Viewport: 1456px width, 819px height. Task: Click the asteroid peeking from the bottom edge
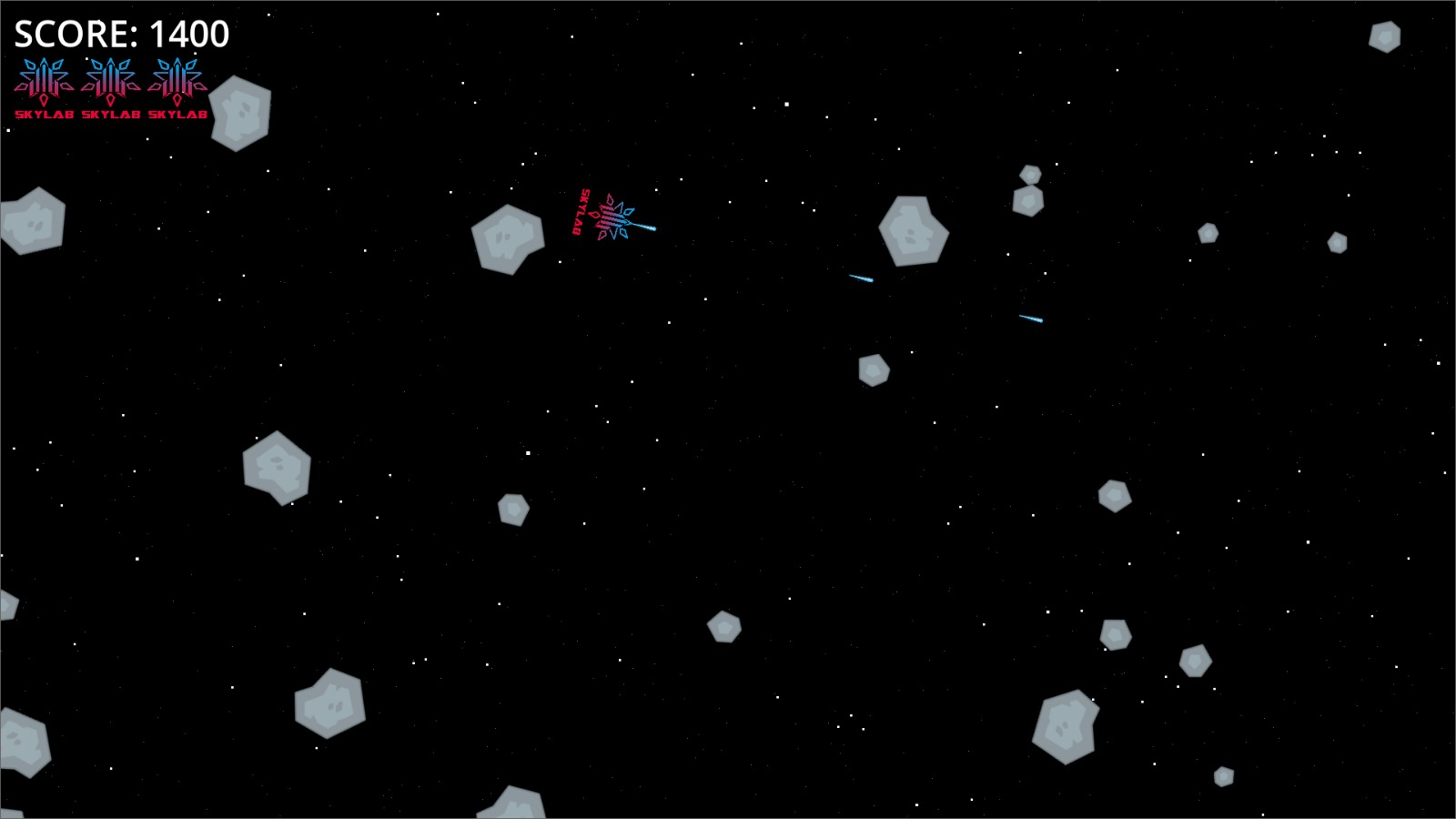(x=510, y=805)
